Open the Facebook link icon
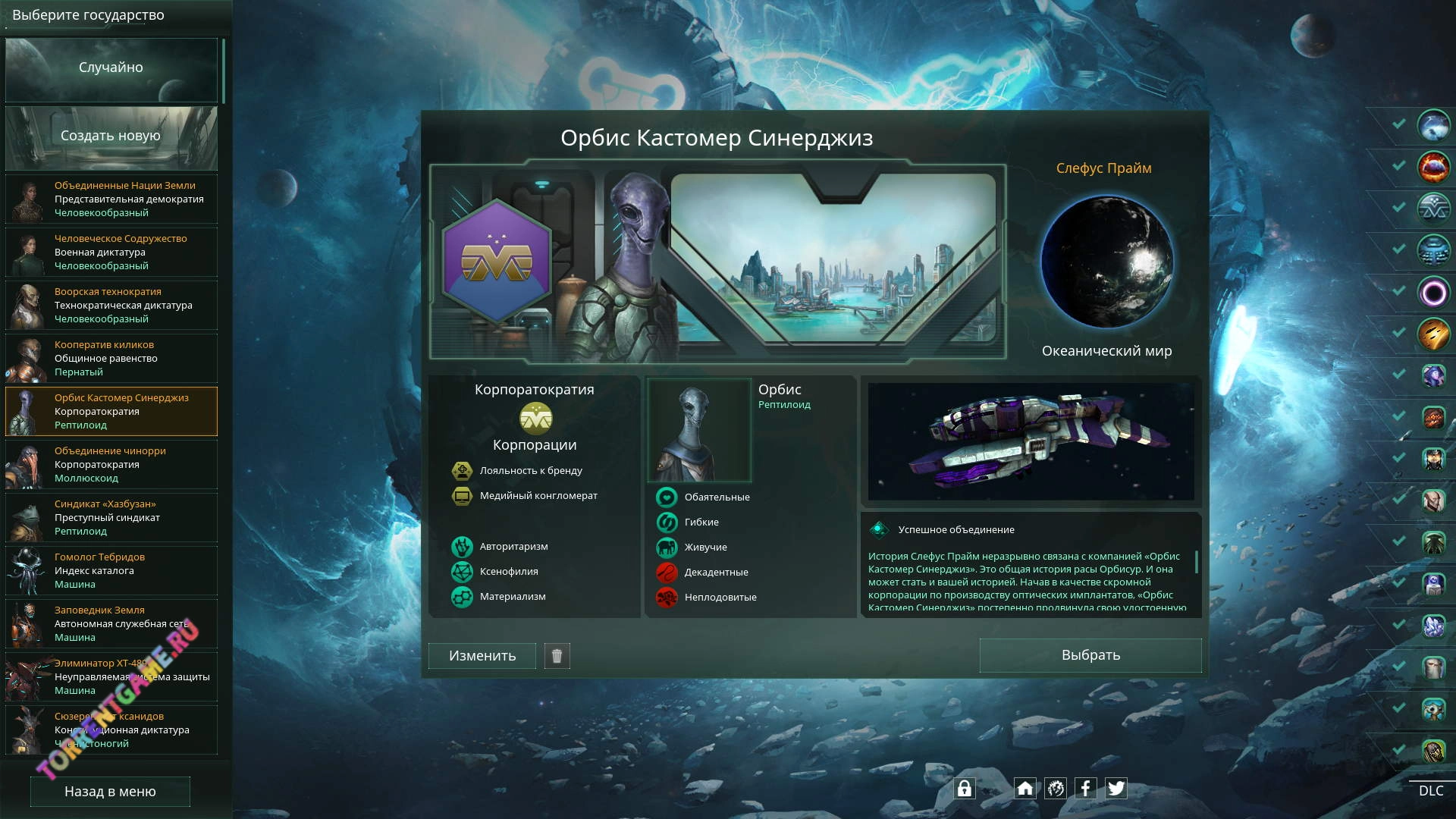This screenshot has width=1456, height=819. pyautogui.click(x=1085, y=789)
